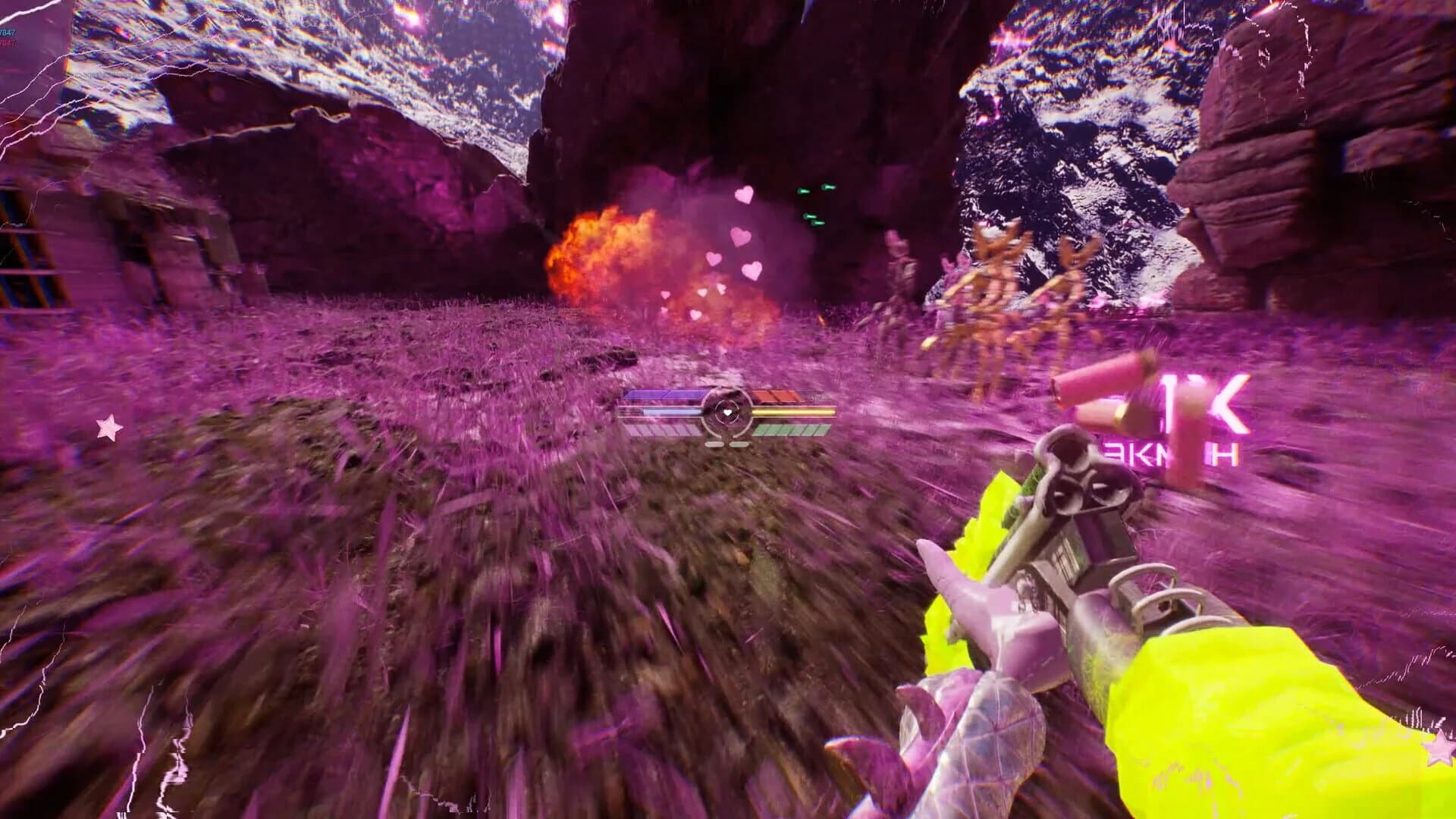The image size is (1456, 819).
Task: Select the white star pickup icon
Action: click(x=106, y=427)
